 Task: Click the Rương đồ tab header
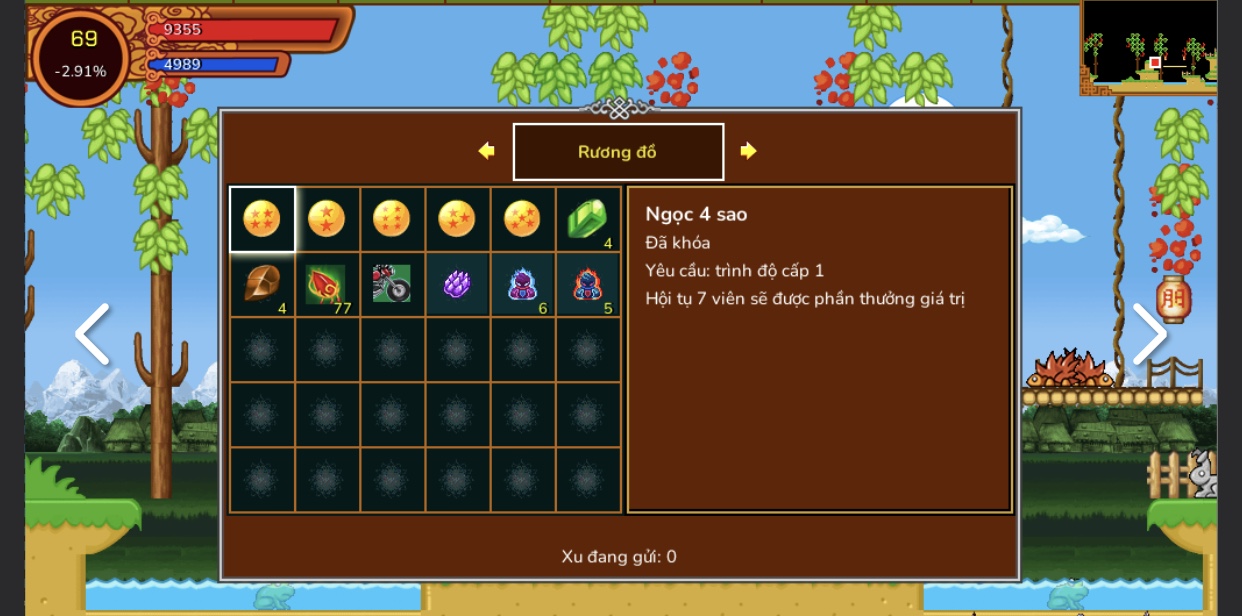(x=618, y=152)
